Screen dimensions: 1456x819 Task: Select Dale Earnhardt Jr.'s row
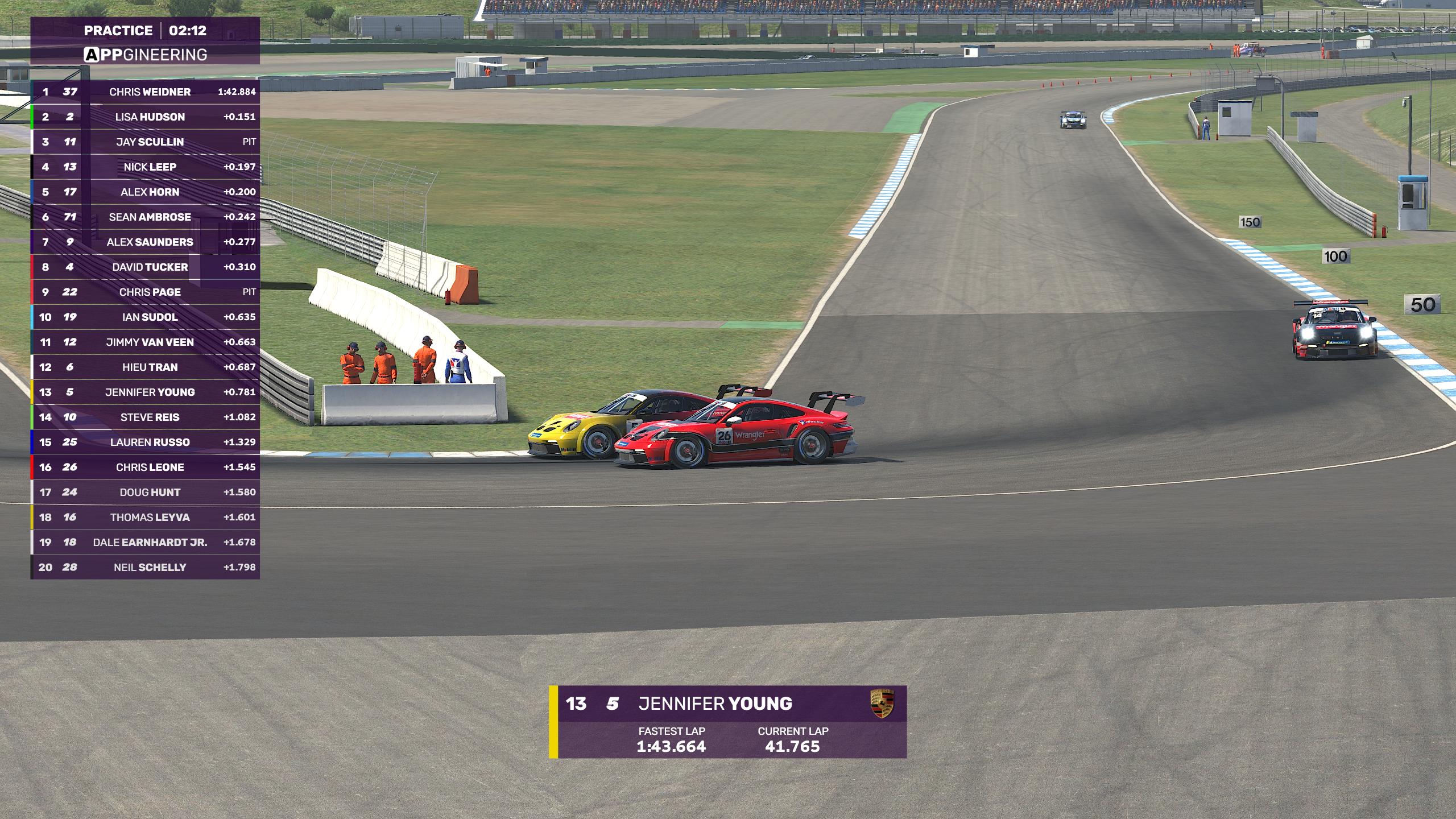click(x=150, y=542)
